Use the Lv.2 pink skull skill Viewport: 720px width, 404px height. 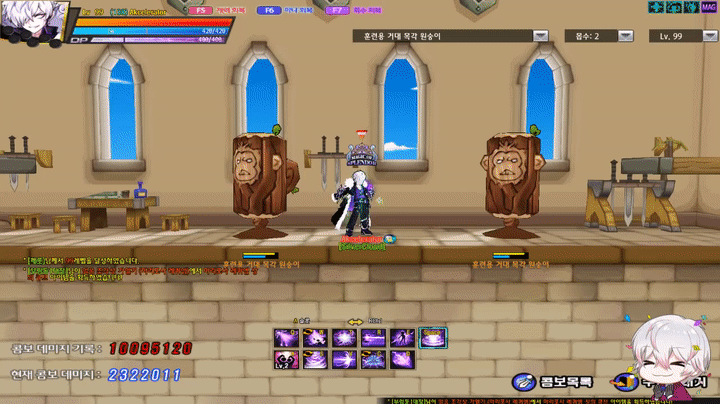(x=287, y=360)
